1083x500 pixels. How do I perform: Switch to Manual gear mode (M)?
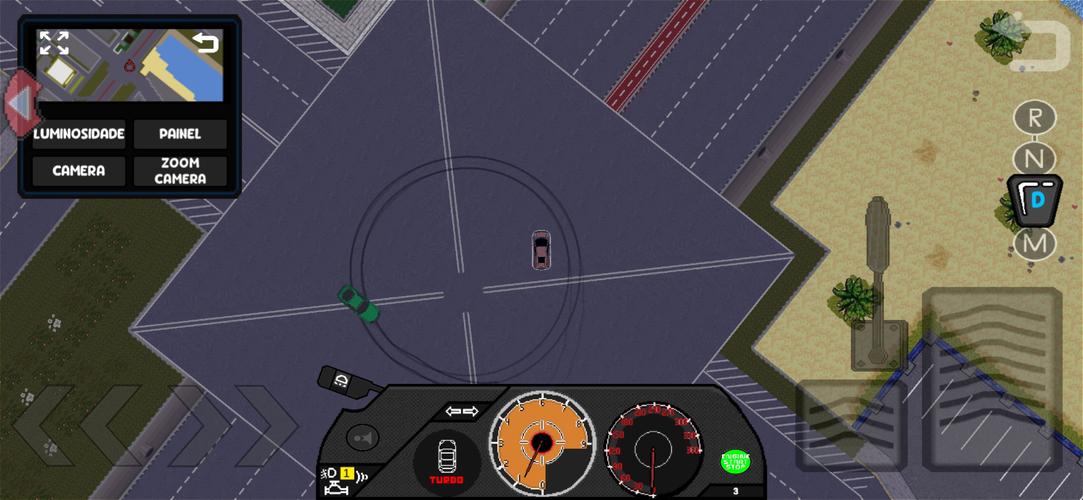coord(1035,244)
